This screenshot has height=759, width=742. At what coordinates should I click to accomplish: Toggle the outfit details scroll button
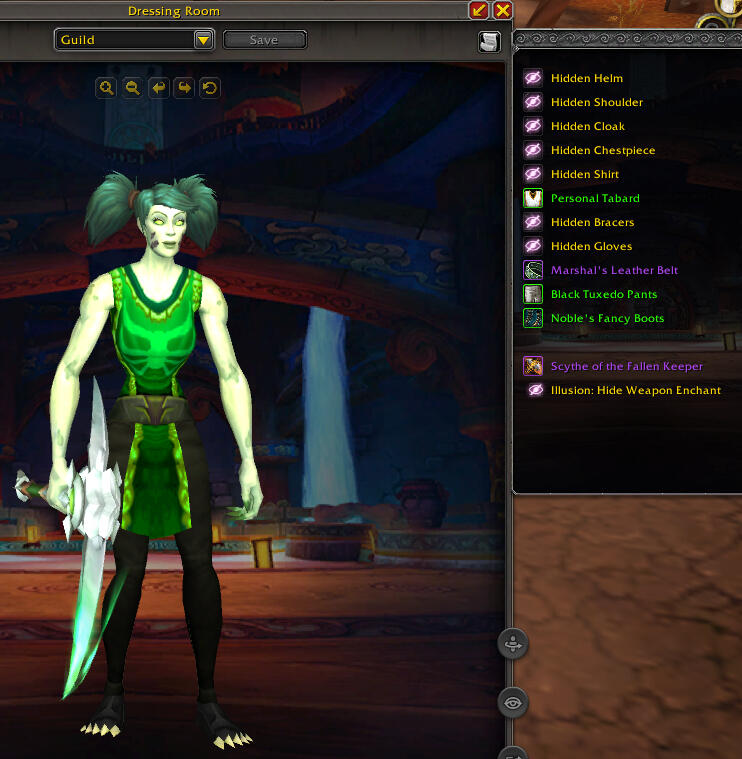pyautogui.click(x=489, y=41)
